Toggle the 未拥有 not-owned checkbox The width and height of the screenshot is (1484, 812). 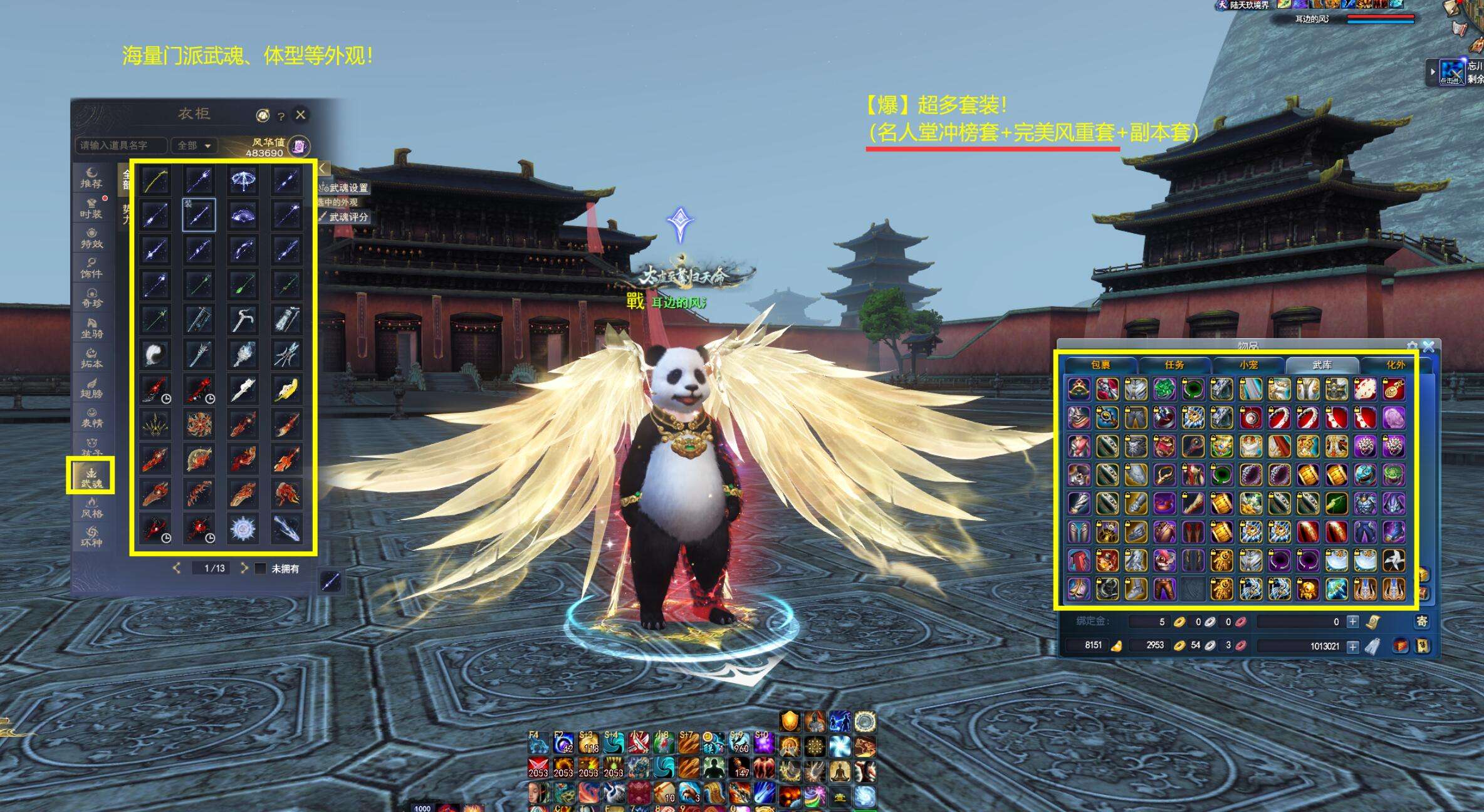tap(261, 569)
